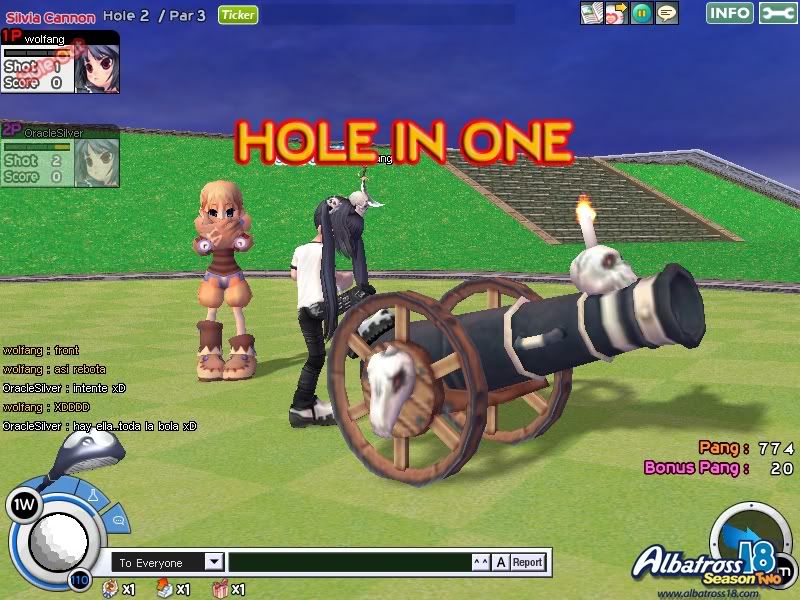This screenshot has width=800, height=600.
Task: Use the tissue box item with the orange arrow
Action: pyautogui.click(x=166, y=589)
